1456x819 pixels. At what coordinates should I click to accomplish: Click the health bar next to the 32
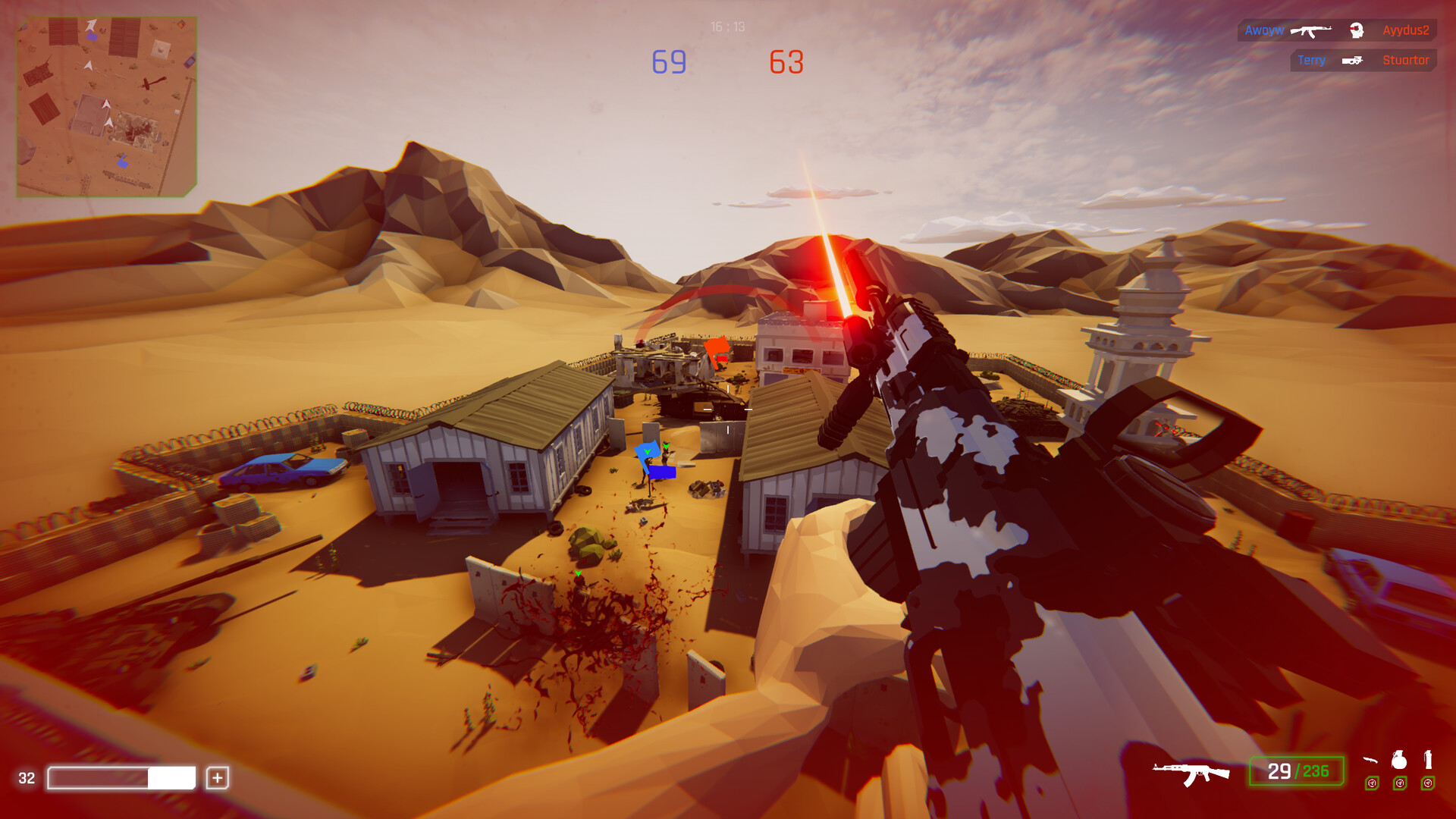click(121, 777)
